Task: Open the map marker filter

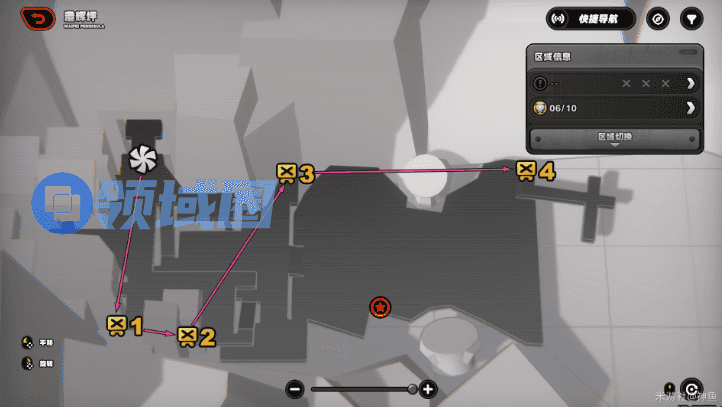Action: pyautogui.click(x=690, y=18)
